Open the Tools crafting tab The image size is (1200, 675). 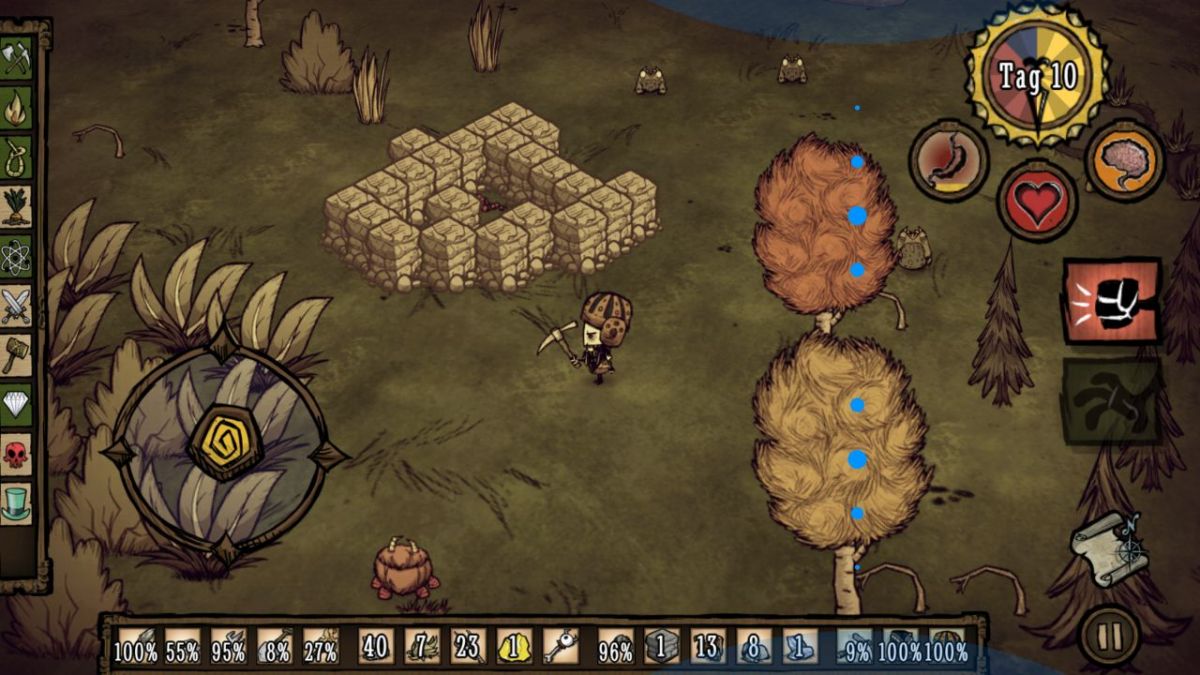click(16, 58)
